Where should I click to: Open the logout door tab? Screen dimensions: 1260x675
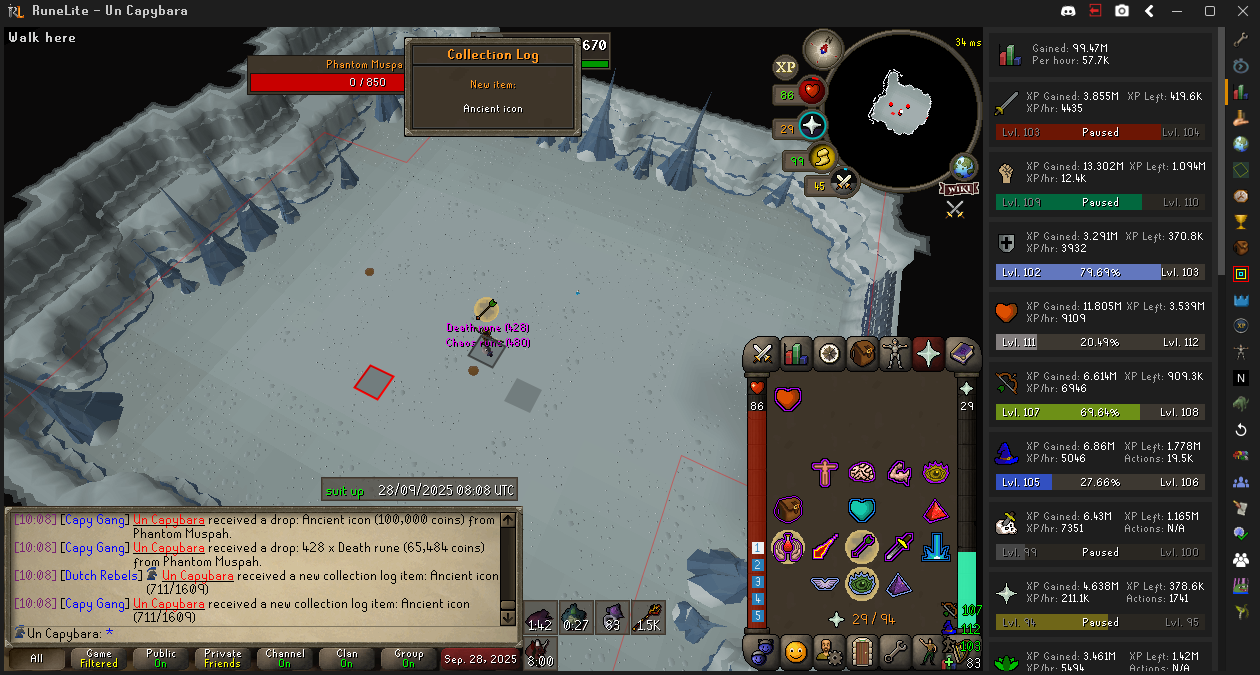pos(862,653)
